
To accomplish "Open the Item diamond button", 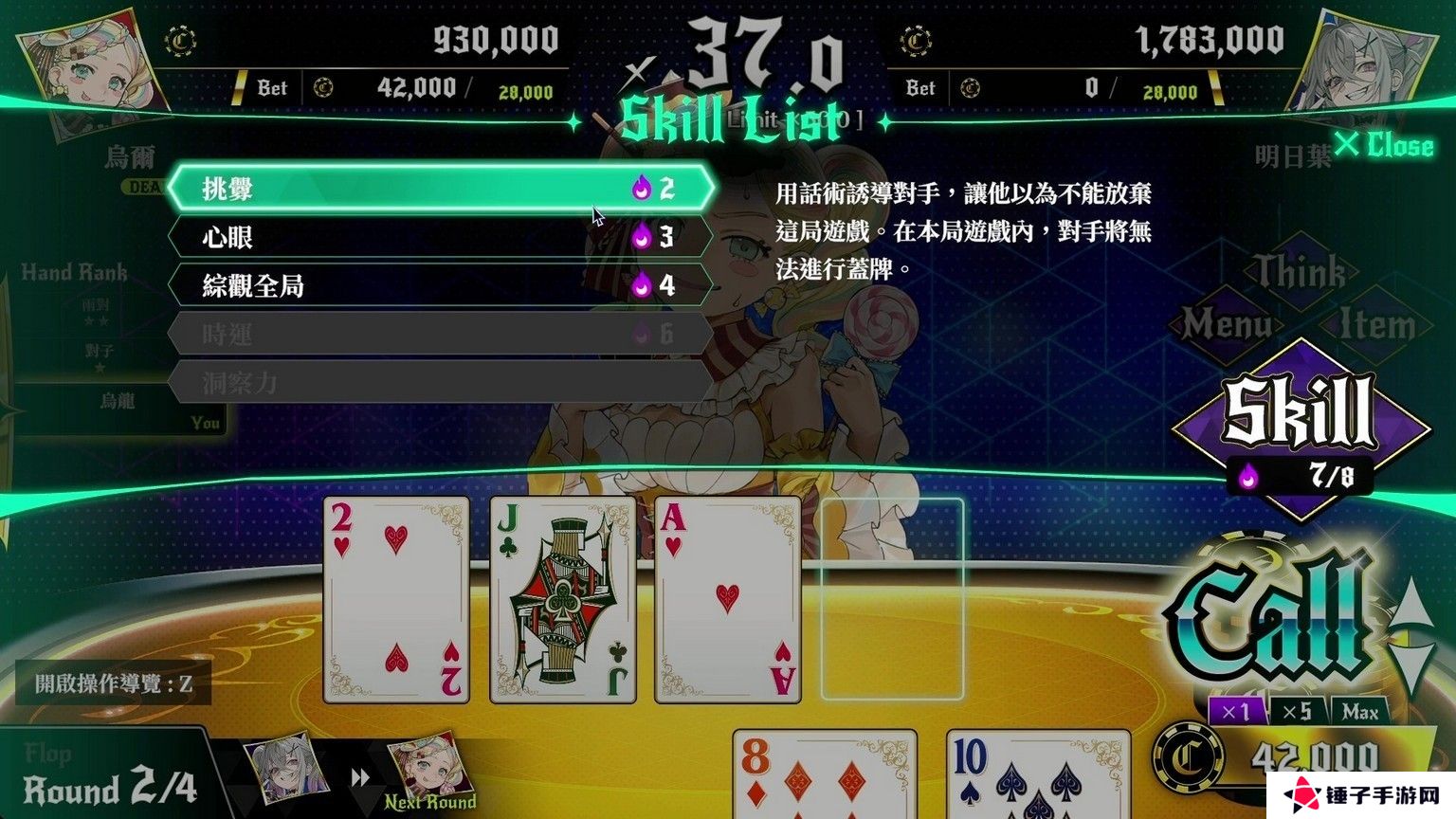I will (1375, 325).
